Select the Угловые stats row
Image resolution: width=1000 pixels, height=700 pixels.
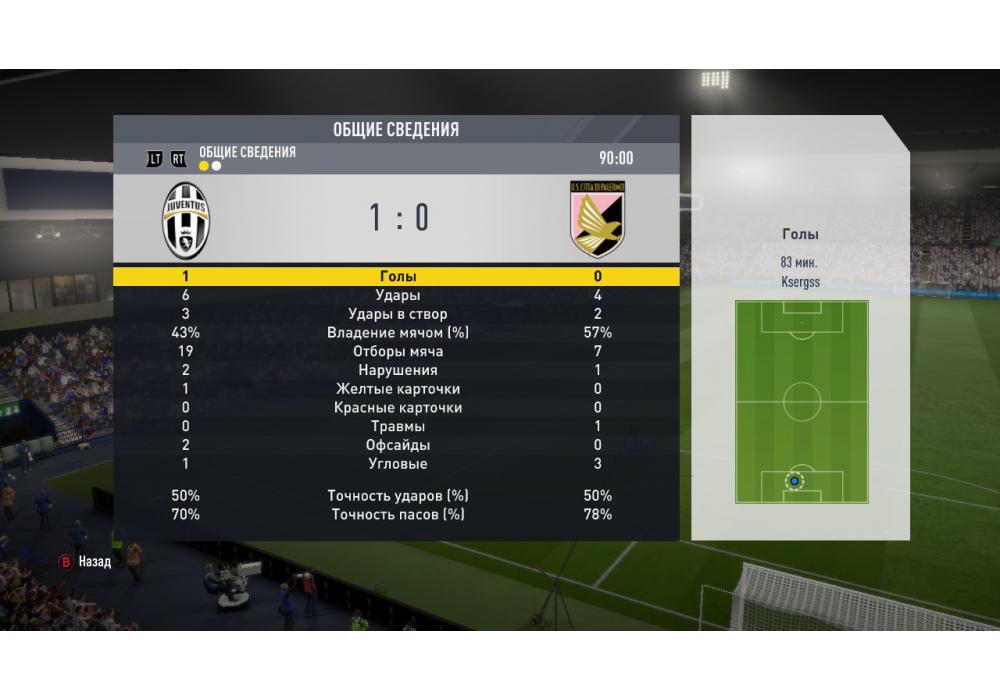coord(397,464)
